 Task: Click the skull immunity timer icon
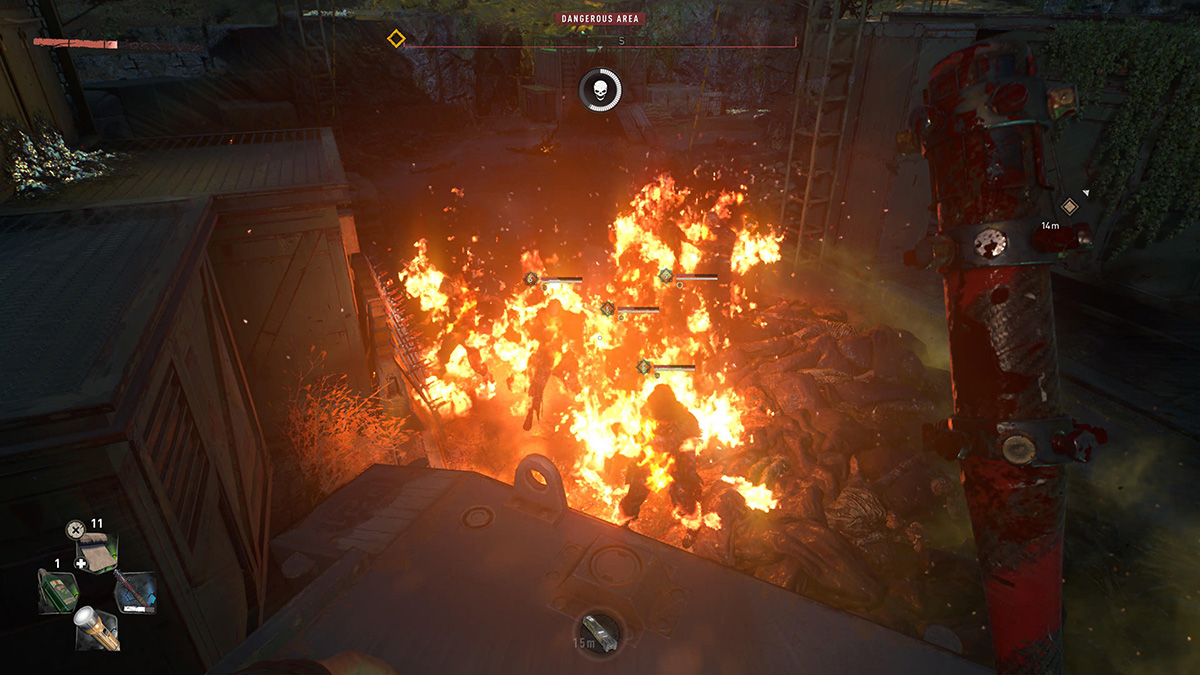point(600,91)
